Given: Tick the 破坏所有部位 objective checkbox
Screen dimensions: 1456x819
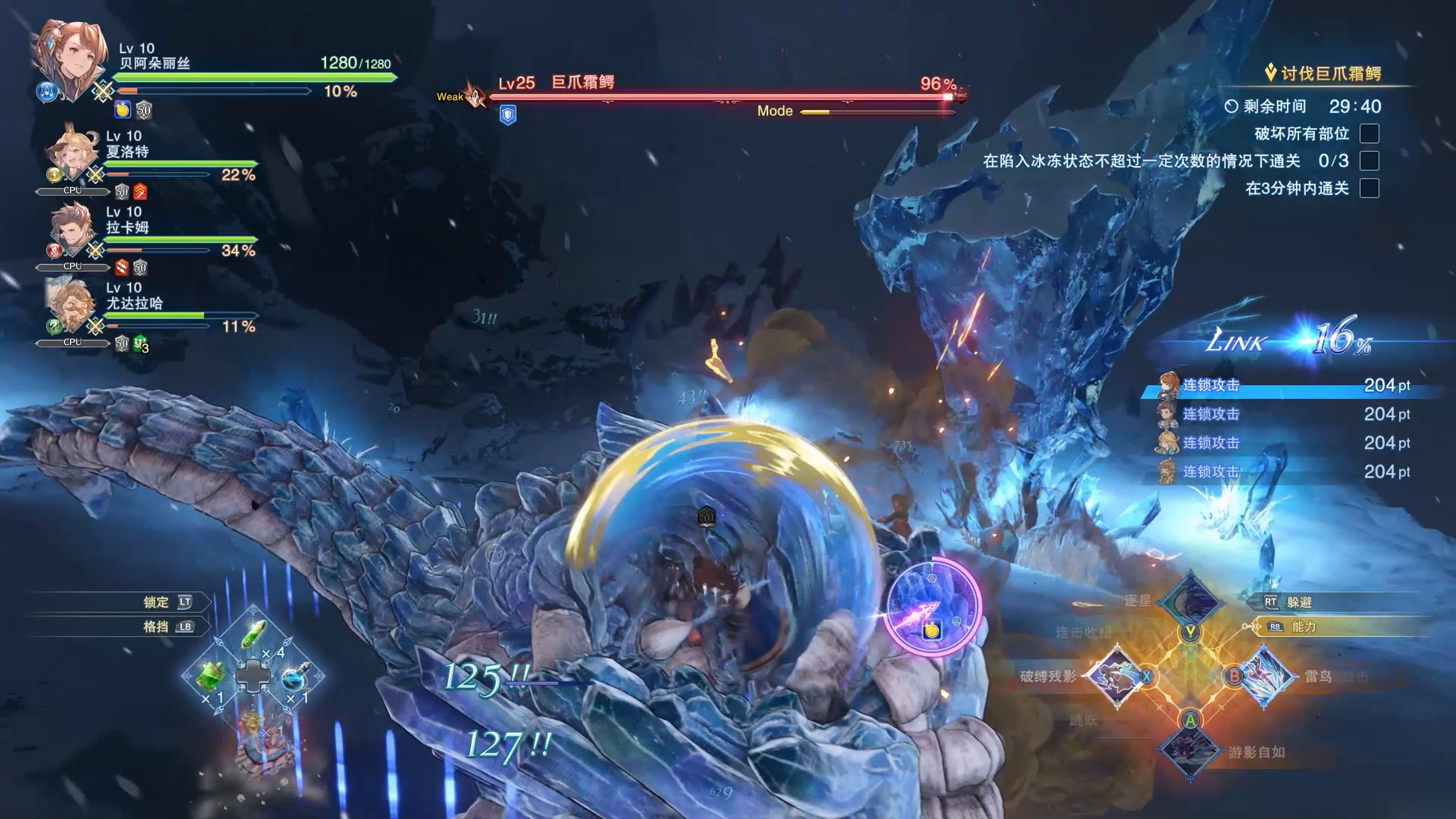Looking at the screenshot, I should pyautogui.click(x=1369, y=134).
